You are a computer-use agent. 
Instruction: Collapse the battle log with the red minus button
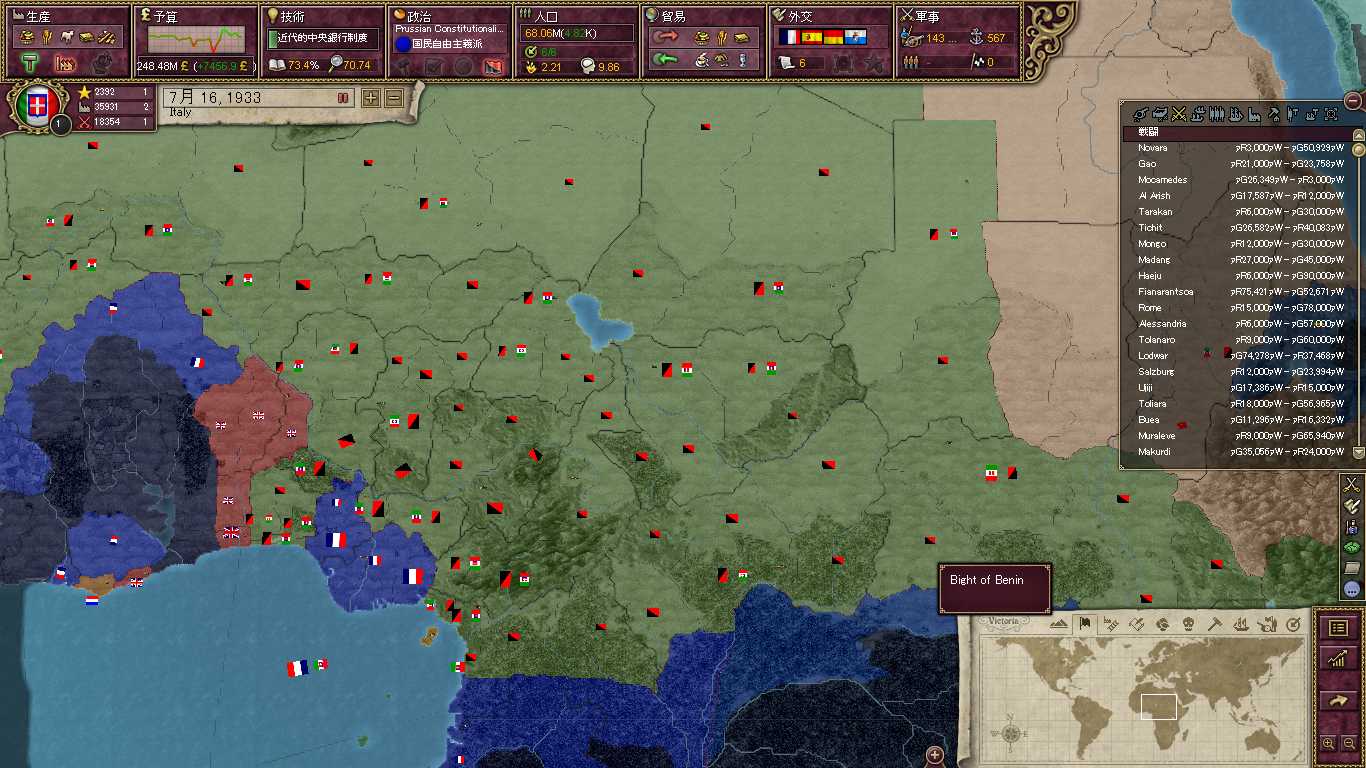click(1353, 100)
